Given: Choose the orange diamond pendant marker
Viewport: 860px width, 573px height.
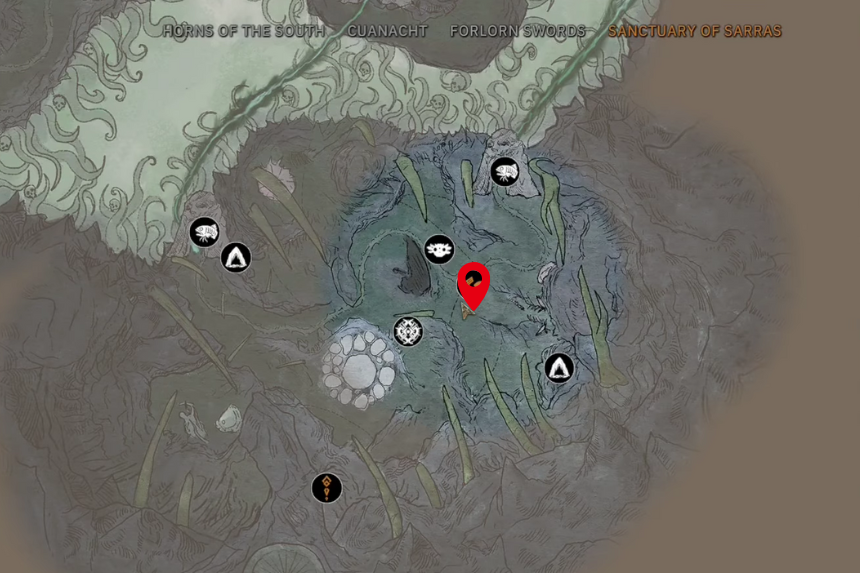Looking at the screenshot, I should point(327,488).
